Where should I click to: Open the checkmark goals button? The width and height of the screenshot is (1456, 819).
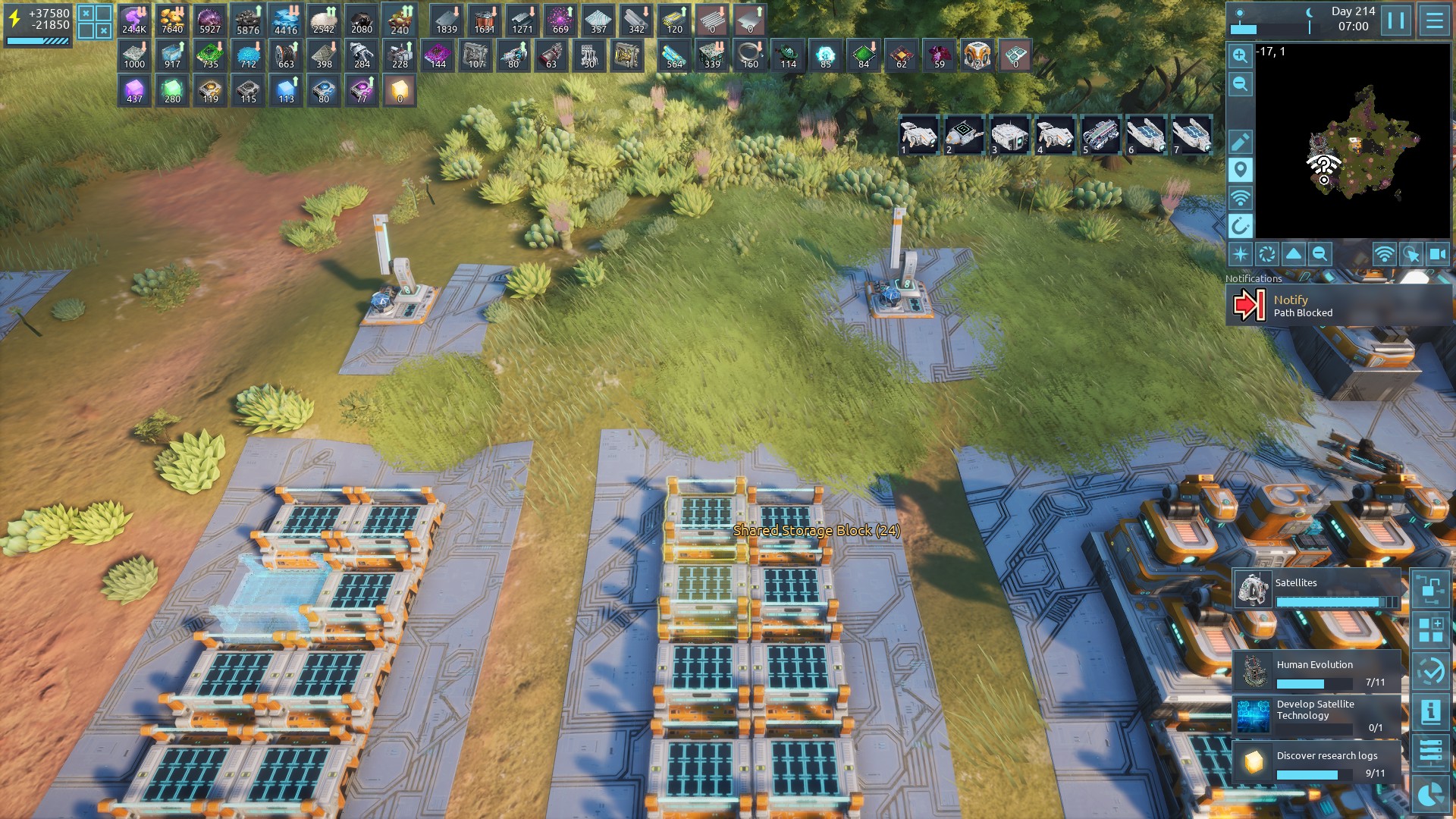(1431, 671)
